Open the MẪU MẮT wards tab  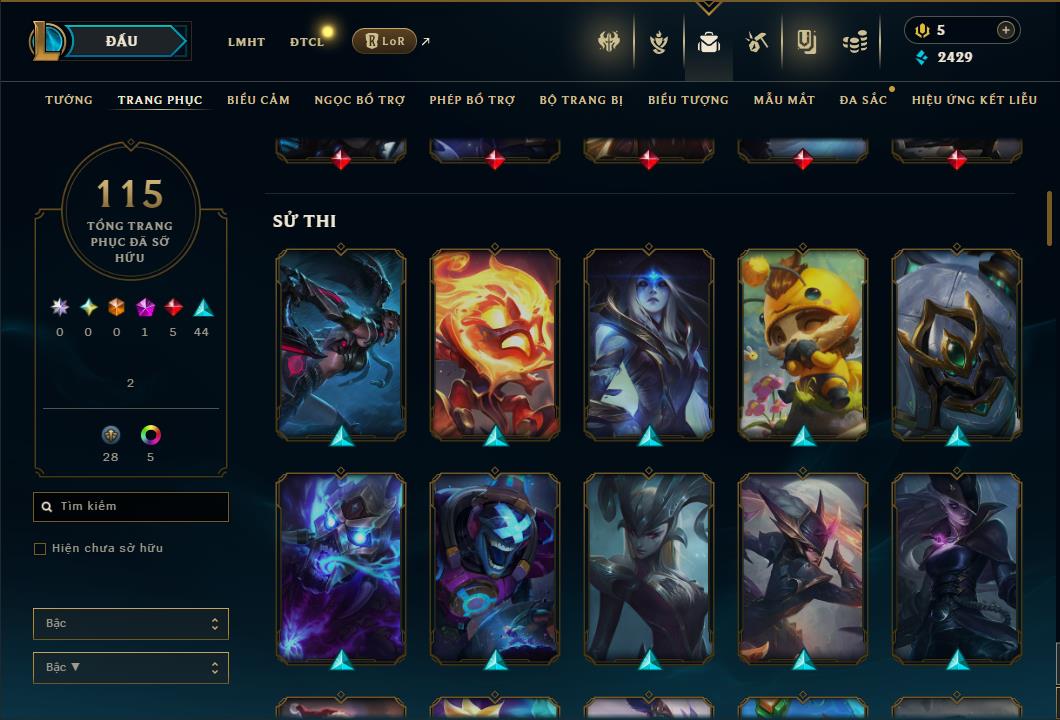tap(784, 100)
